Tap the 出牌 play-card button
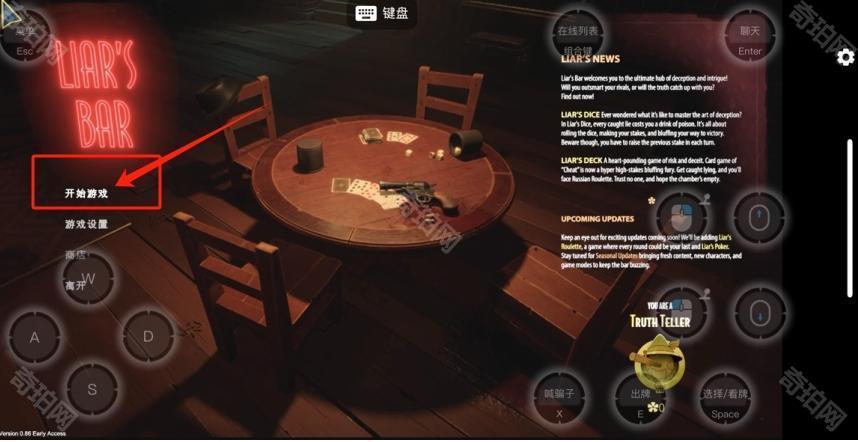Viewport: 858px width, 442px height. 641,402
